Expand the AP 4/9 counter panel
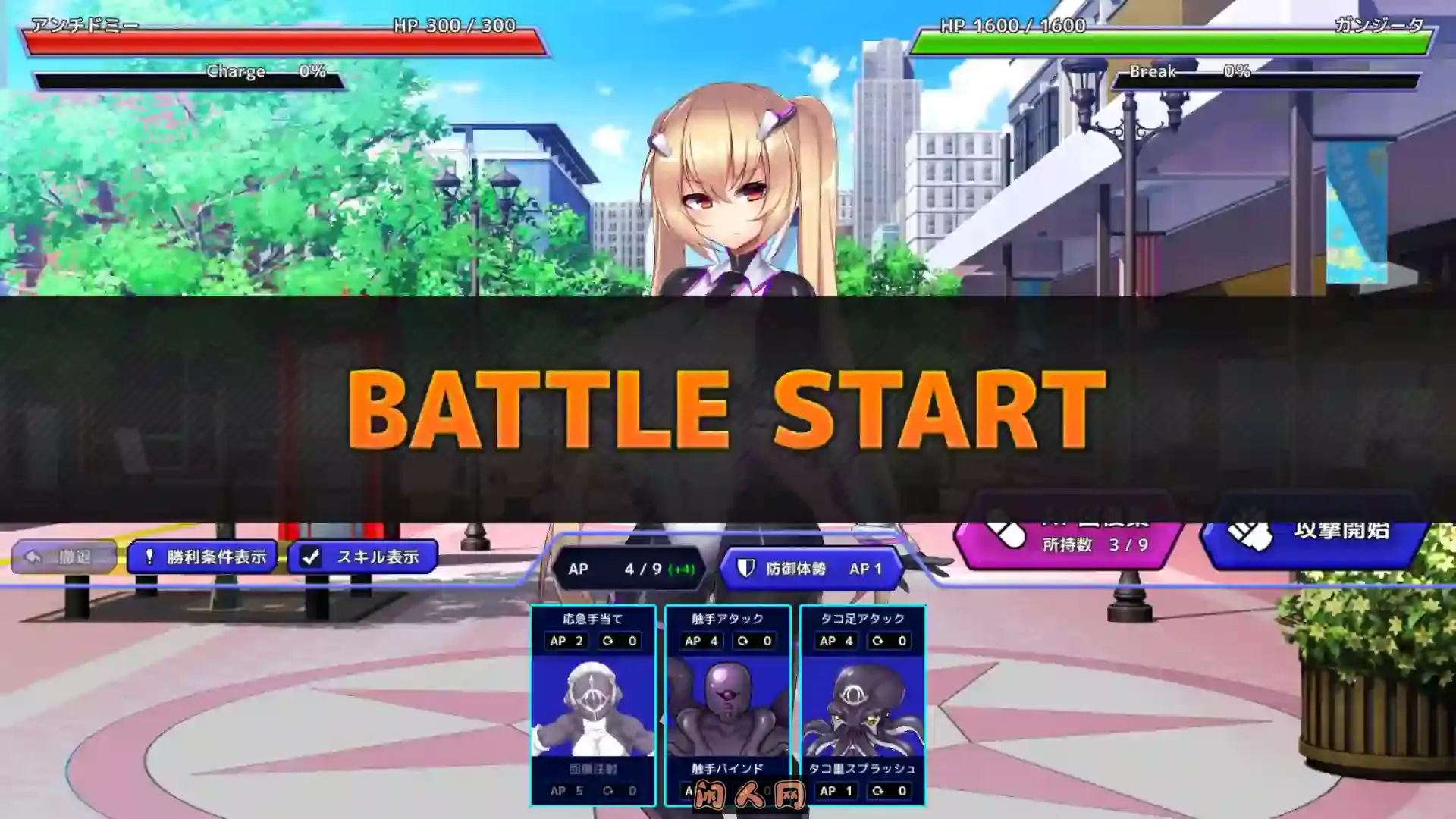 629,569
